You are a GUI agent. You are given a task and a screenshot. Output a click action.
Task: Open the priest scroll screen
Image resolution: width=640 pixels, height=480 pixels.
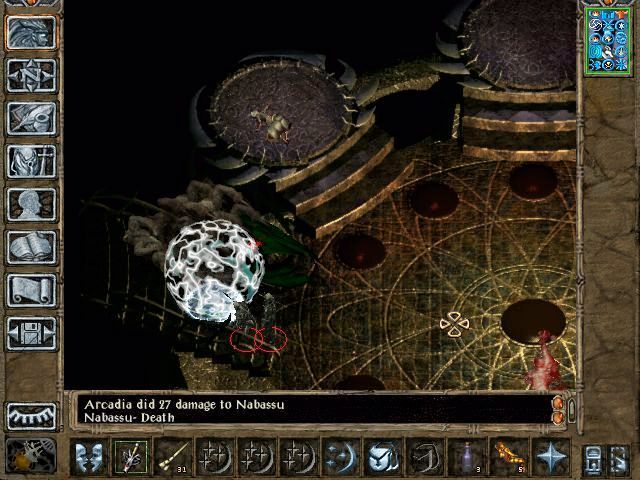click(31, 290)
